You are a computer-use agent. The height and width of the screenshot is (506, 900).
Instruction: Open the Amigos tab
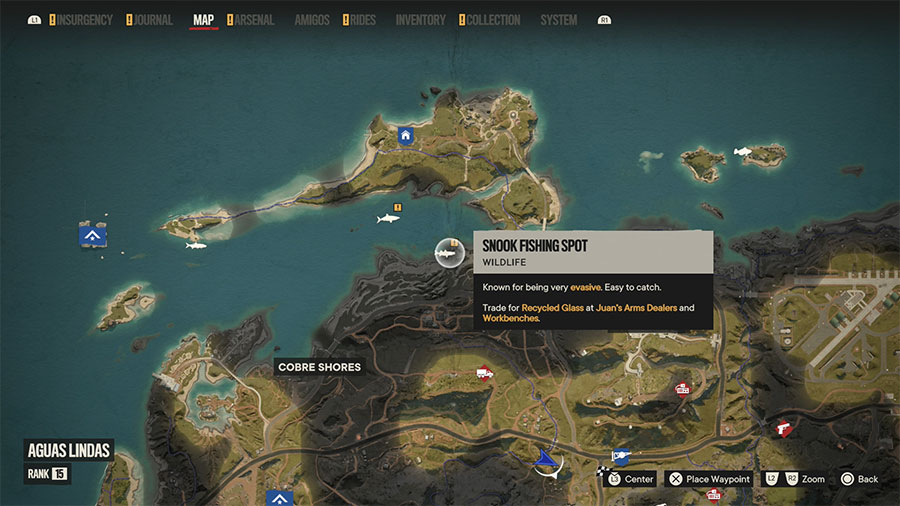tap(311, 20)
